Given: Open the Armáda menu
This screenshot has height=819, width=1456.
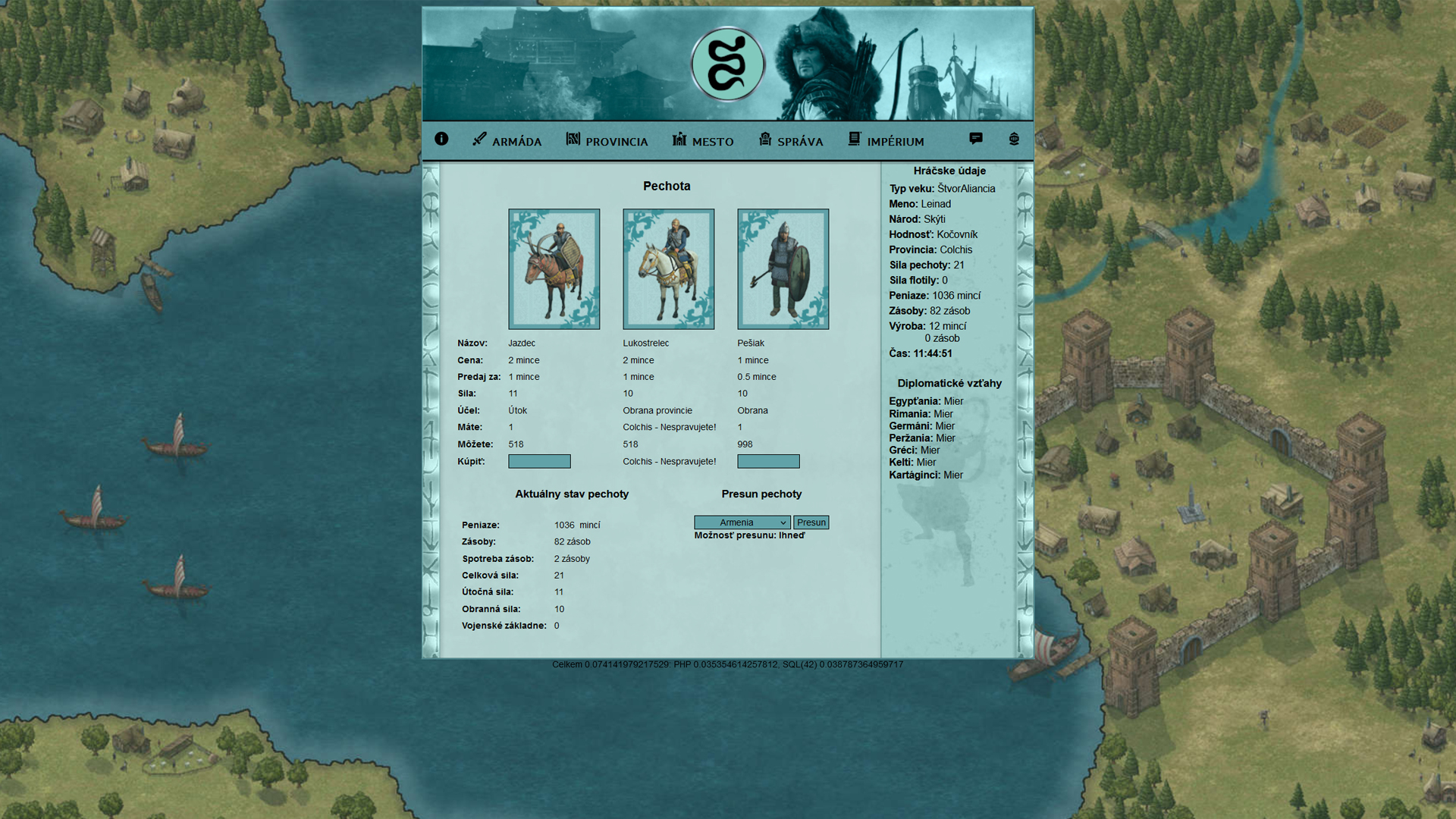Looking at the screenshot, I should click(x=507, y=141).
